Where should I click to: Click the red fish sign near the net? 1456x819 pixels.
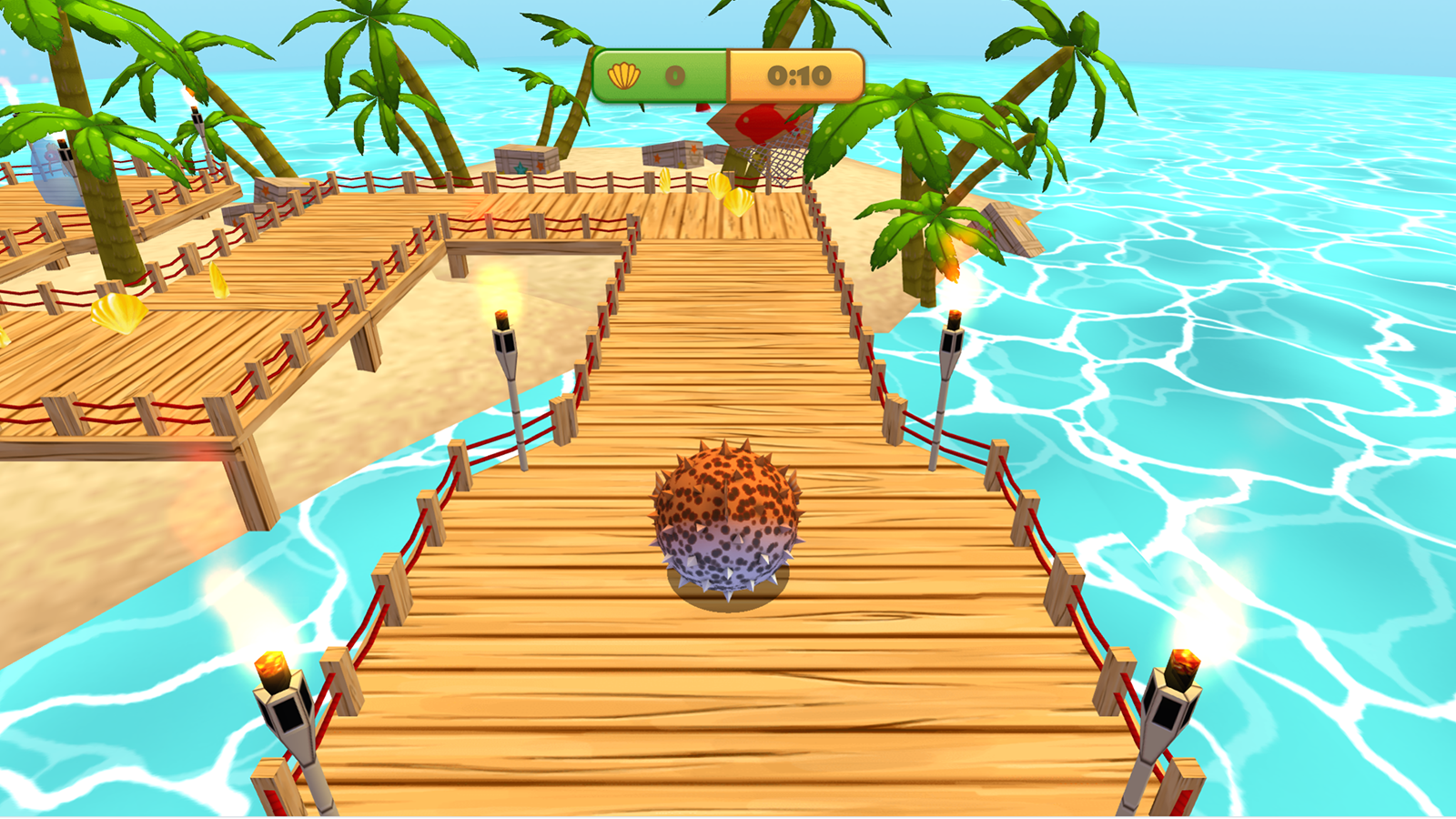click(761, 123)
